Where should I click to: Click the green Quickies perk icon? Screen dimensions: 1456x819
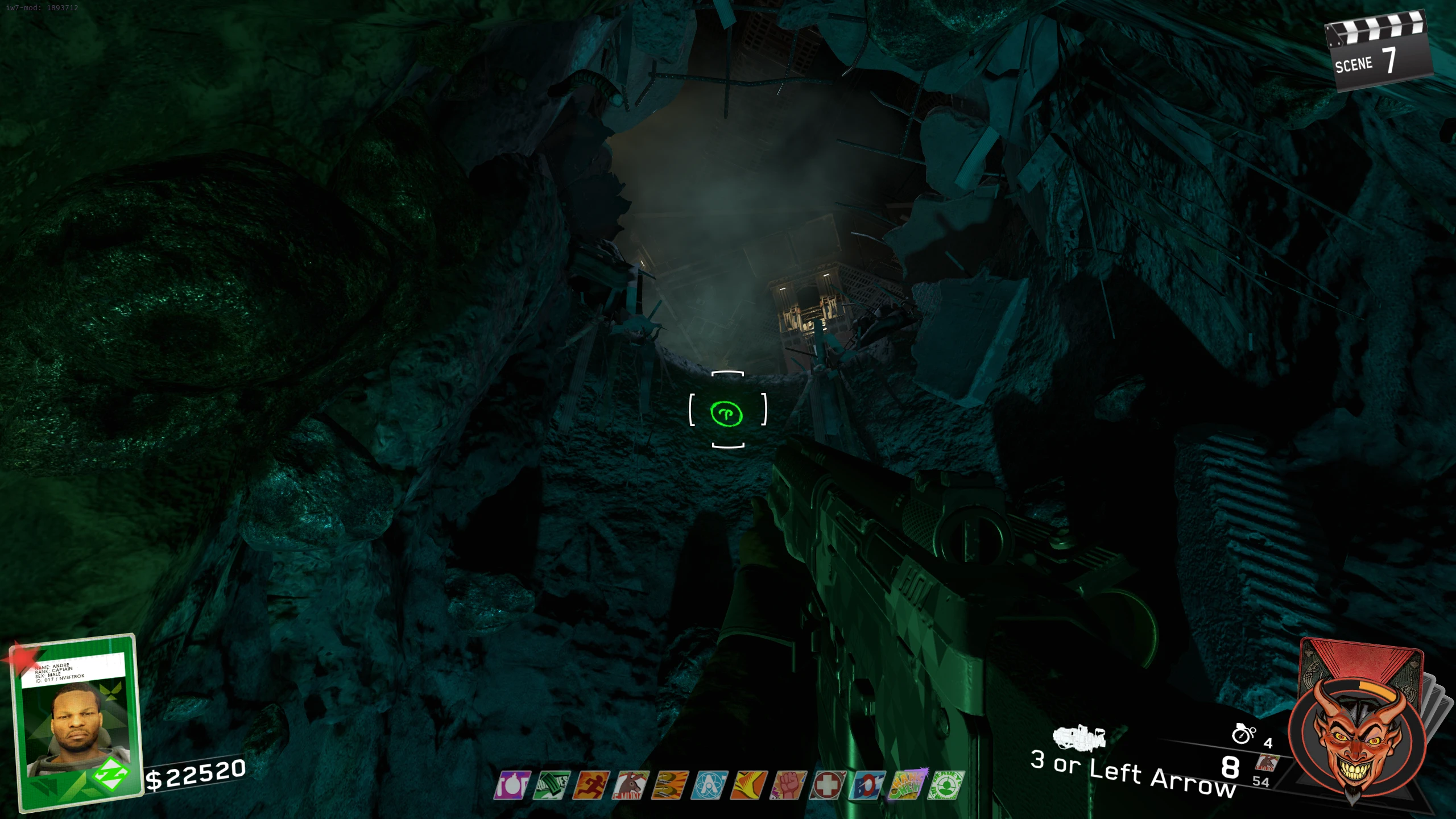click(x=552, y=785)
